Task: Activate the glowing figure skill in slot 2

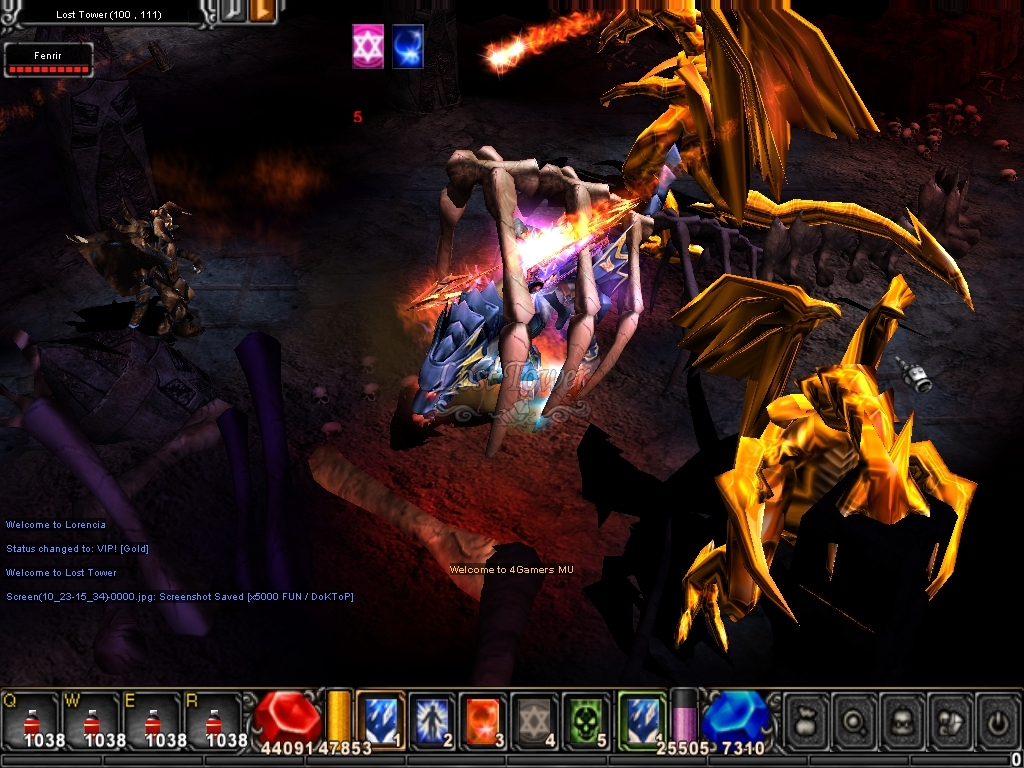Action: [432, 718]
